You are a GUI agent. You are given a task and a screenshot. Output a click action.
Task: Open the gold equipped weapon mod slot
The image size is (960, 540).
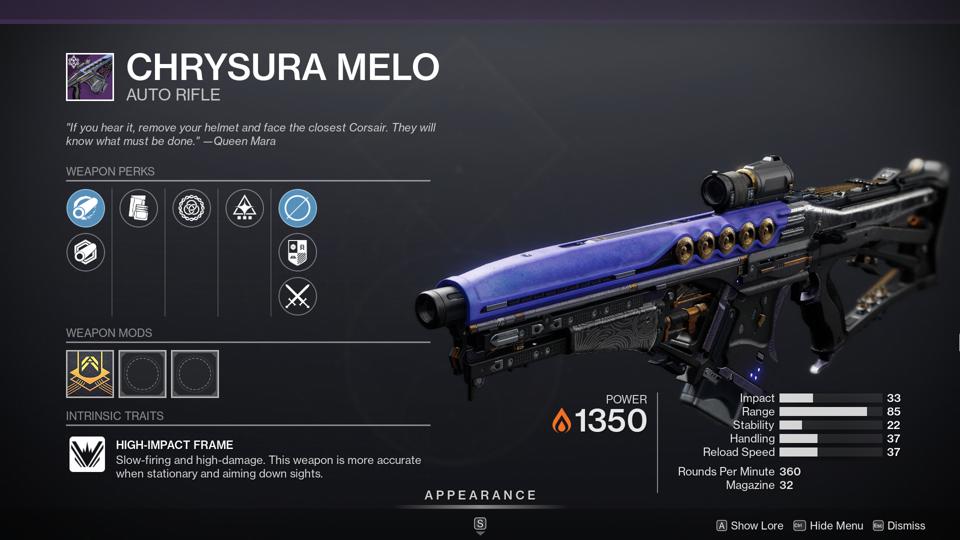[x=90, y=373]
